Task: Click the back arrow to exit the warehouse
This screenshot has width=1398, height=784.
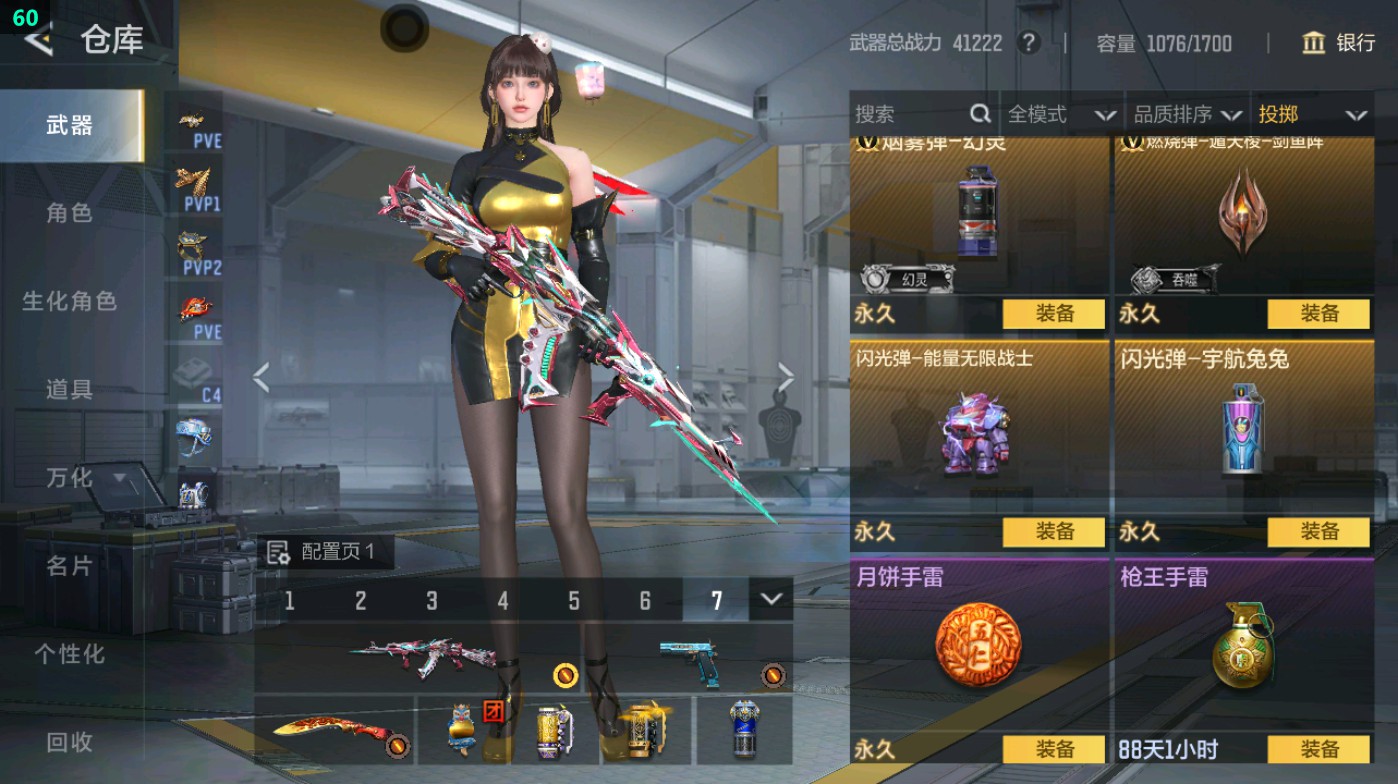Action: [38, 42]
